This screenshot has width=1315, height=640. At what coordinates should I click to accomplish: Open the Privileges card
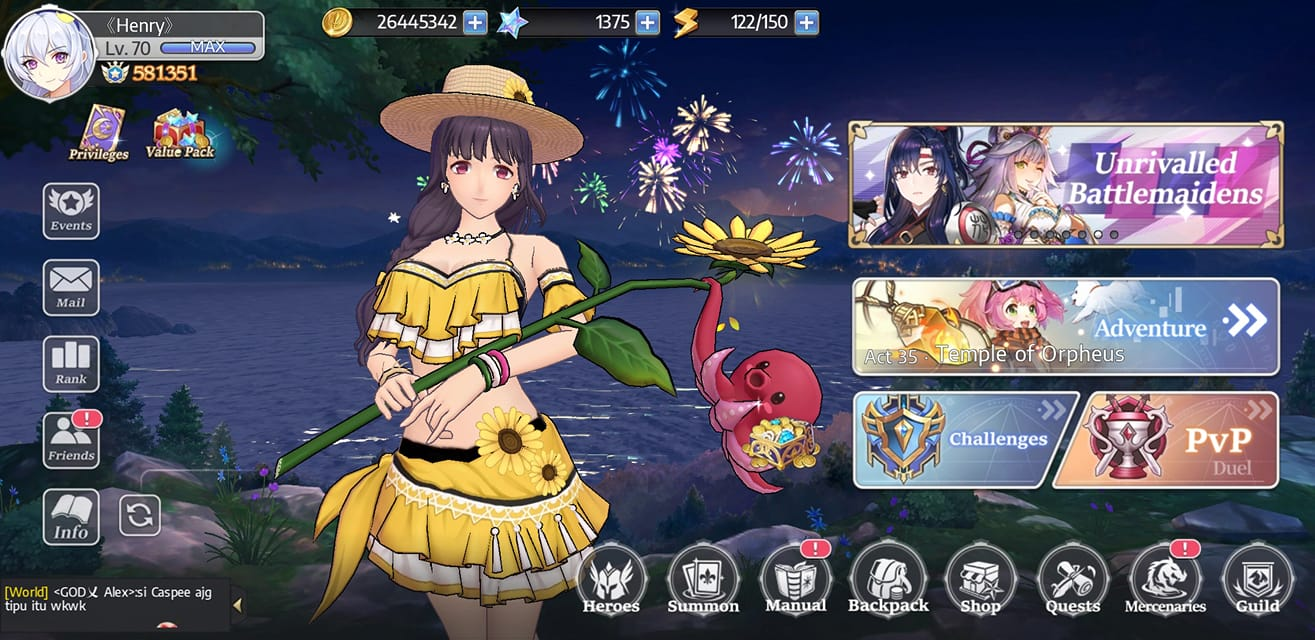coord(98,132)
